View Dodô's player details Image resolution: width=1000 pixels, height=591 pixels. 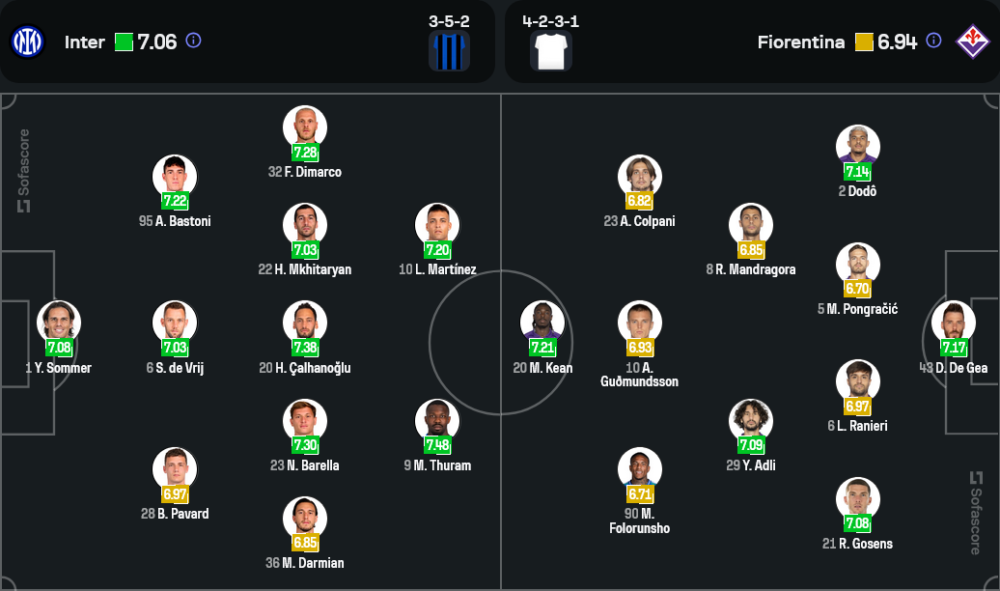(858, 148)
